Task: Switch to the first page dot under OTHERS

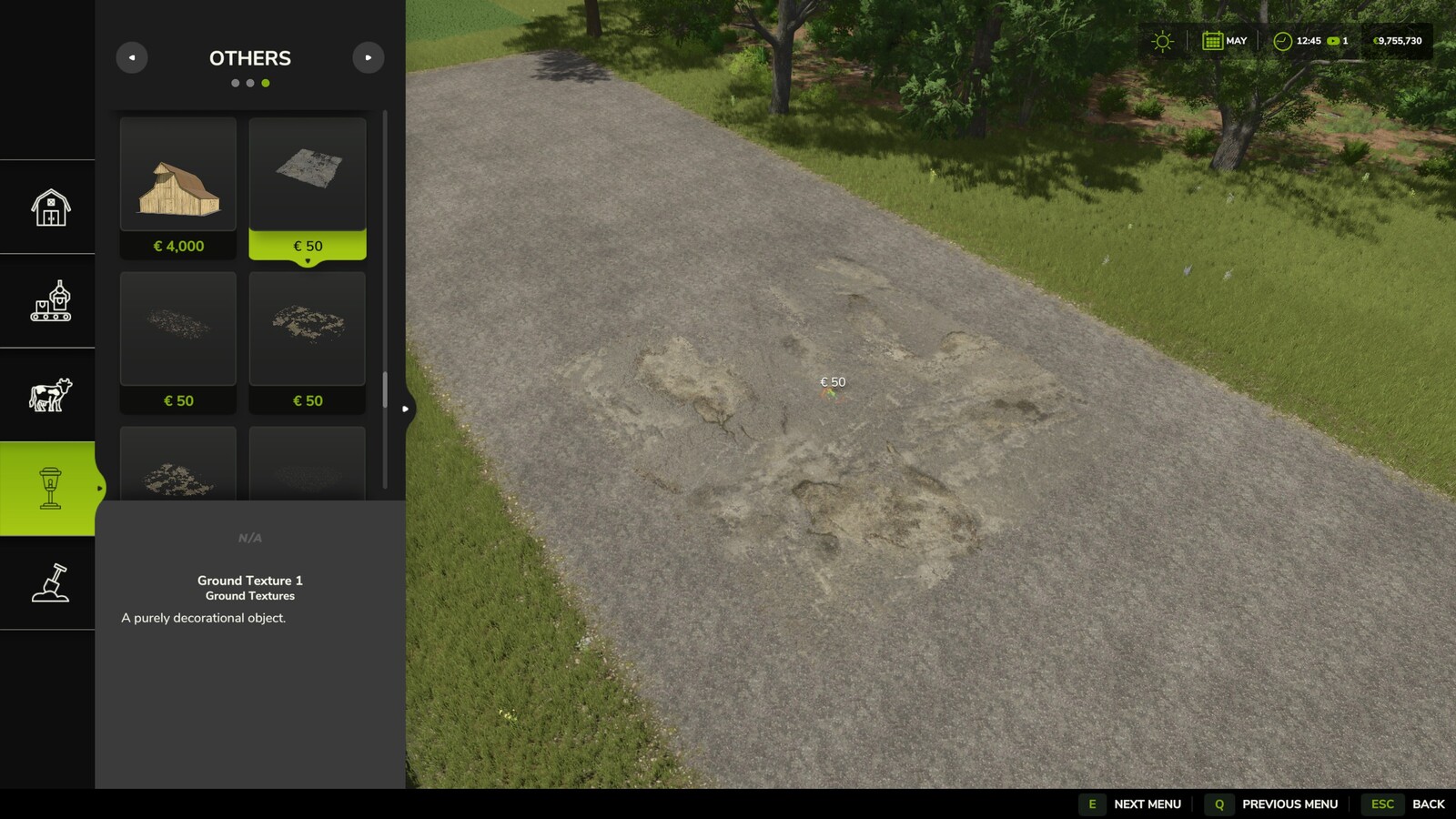Action: tap(236, 83)
